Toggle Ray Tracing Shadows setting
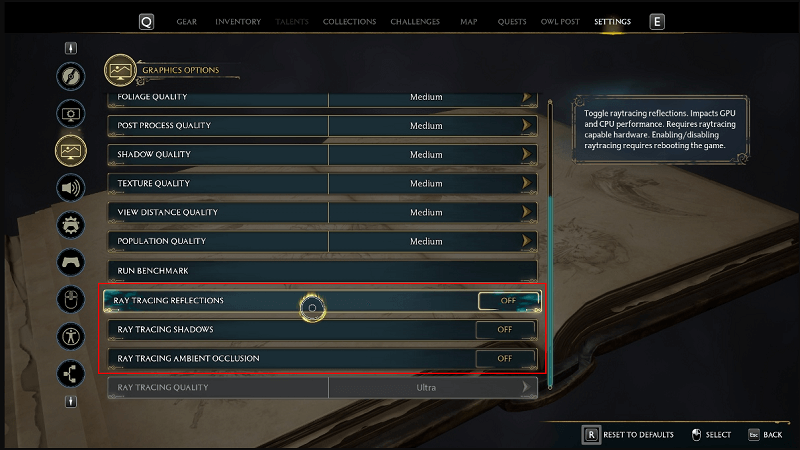800x450 pixels. pos(504,329)
